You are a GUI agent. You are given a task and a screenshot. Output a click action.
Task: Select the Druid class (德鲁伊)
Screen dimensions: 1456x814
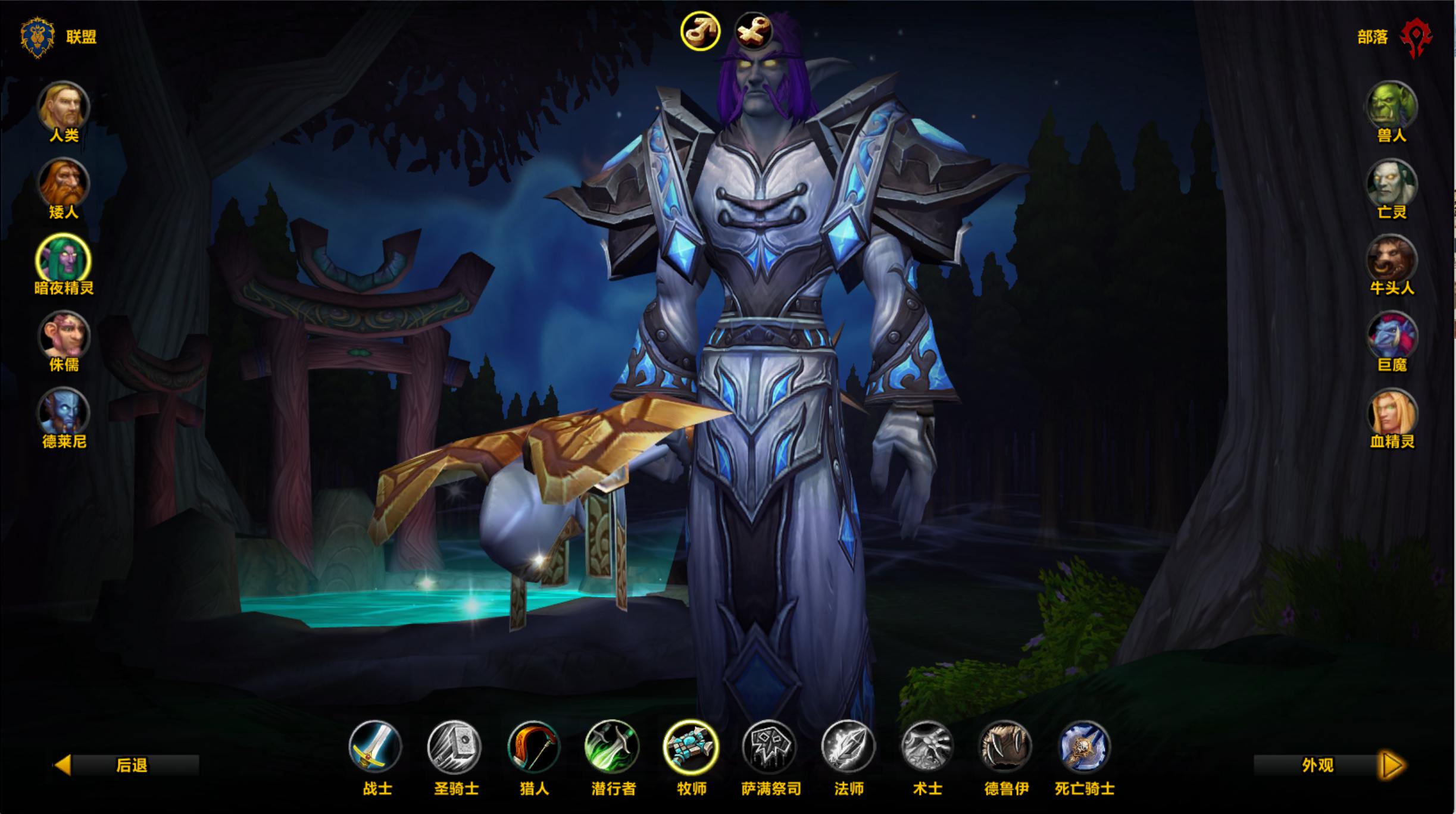(x=1006, y=747)
